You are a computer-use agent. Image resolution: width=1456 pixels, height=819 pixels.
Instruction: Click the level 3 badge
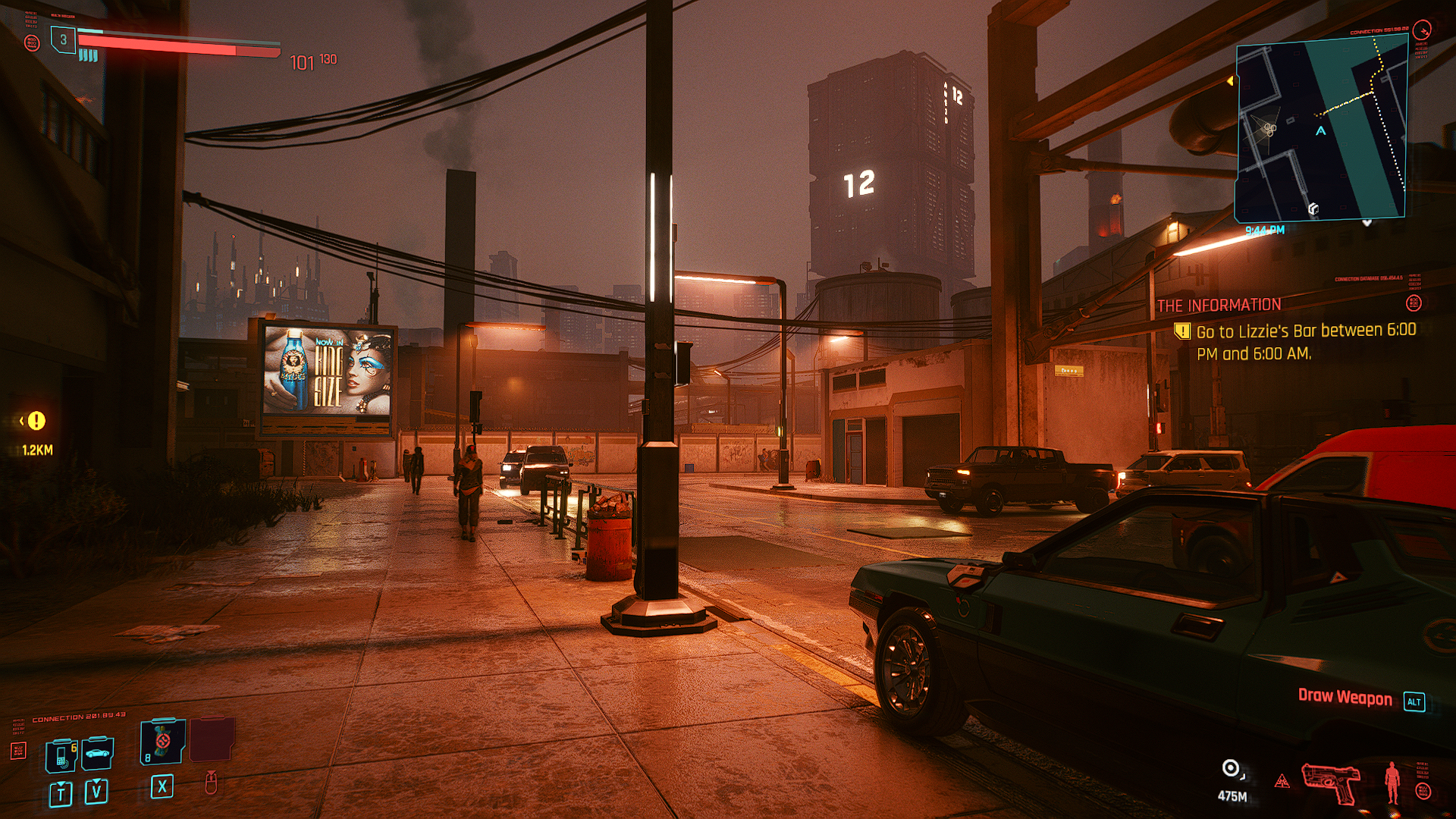[64, 39]
